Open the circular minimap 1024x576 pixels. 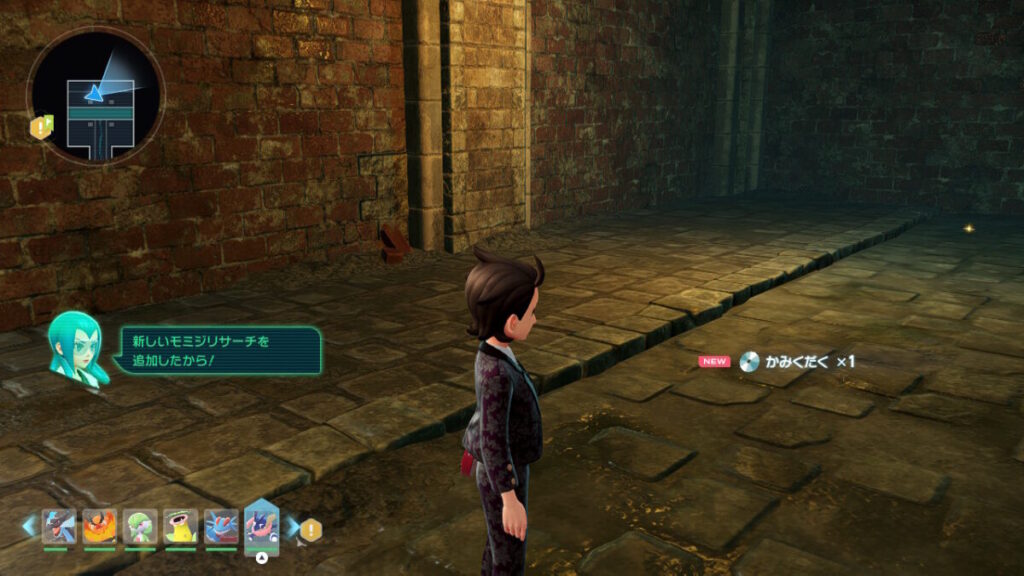pyautogui.click(x=95, y=96)
